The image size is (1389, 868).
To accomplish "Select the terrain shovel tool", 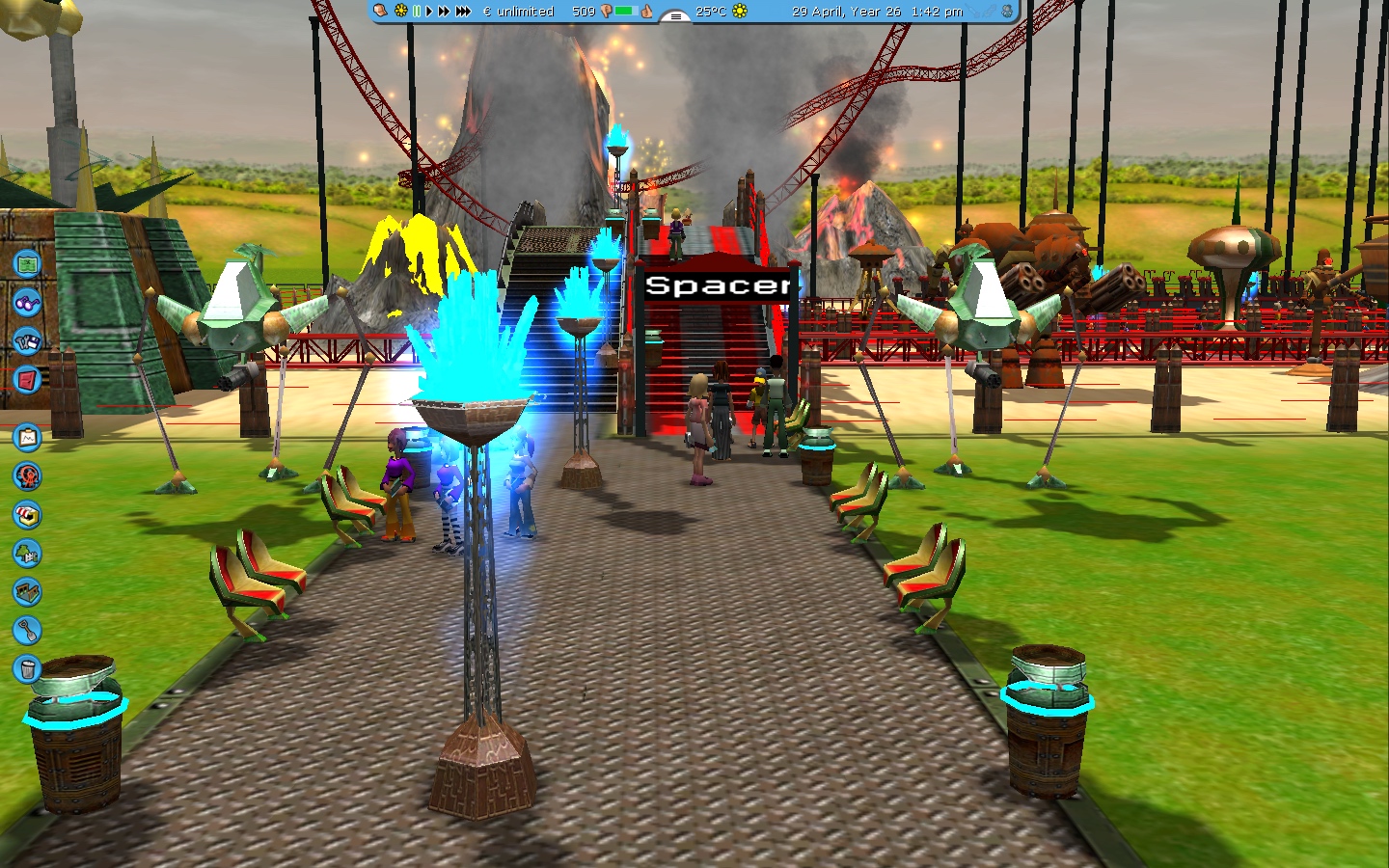I will 27,631.
